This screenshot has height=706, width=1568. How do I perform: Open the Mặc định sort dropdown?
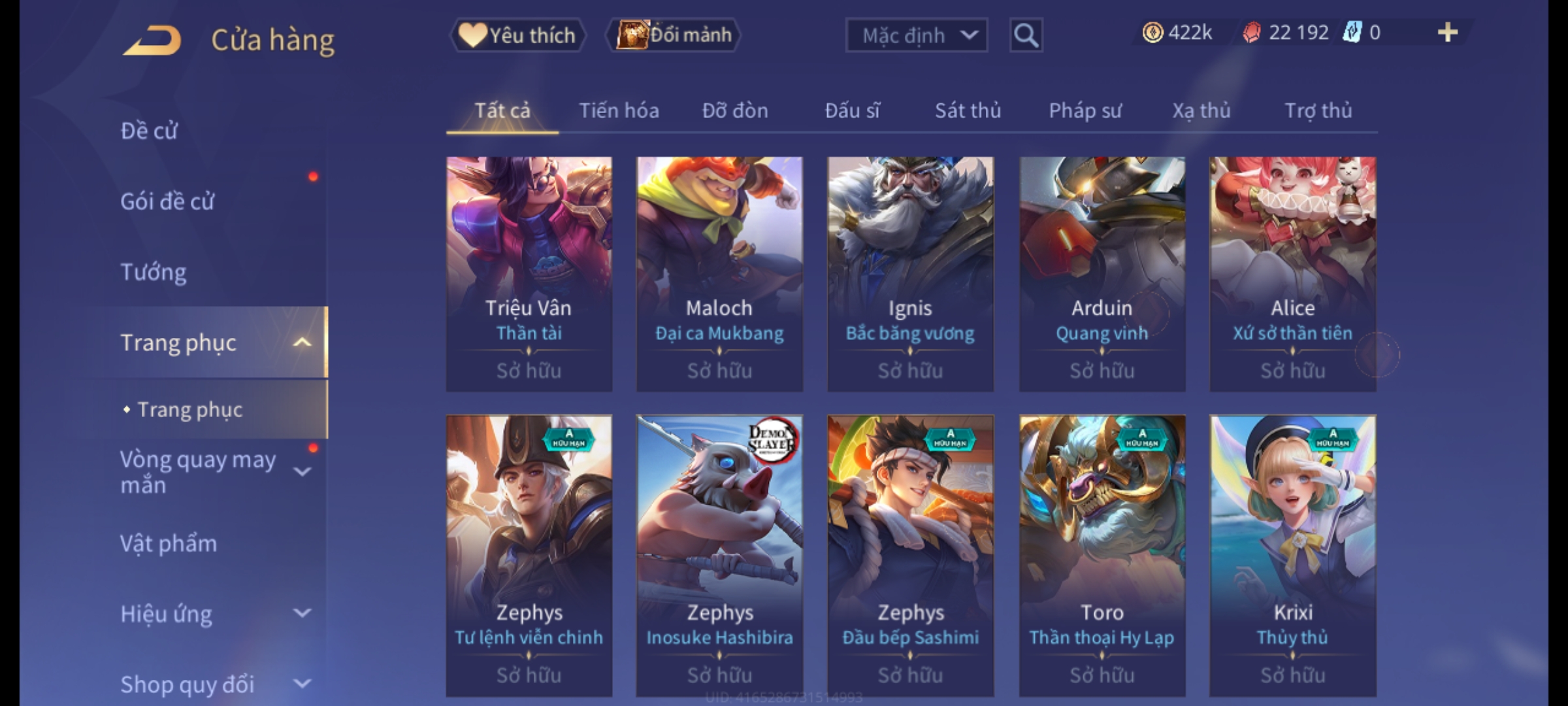click(916, 35)
